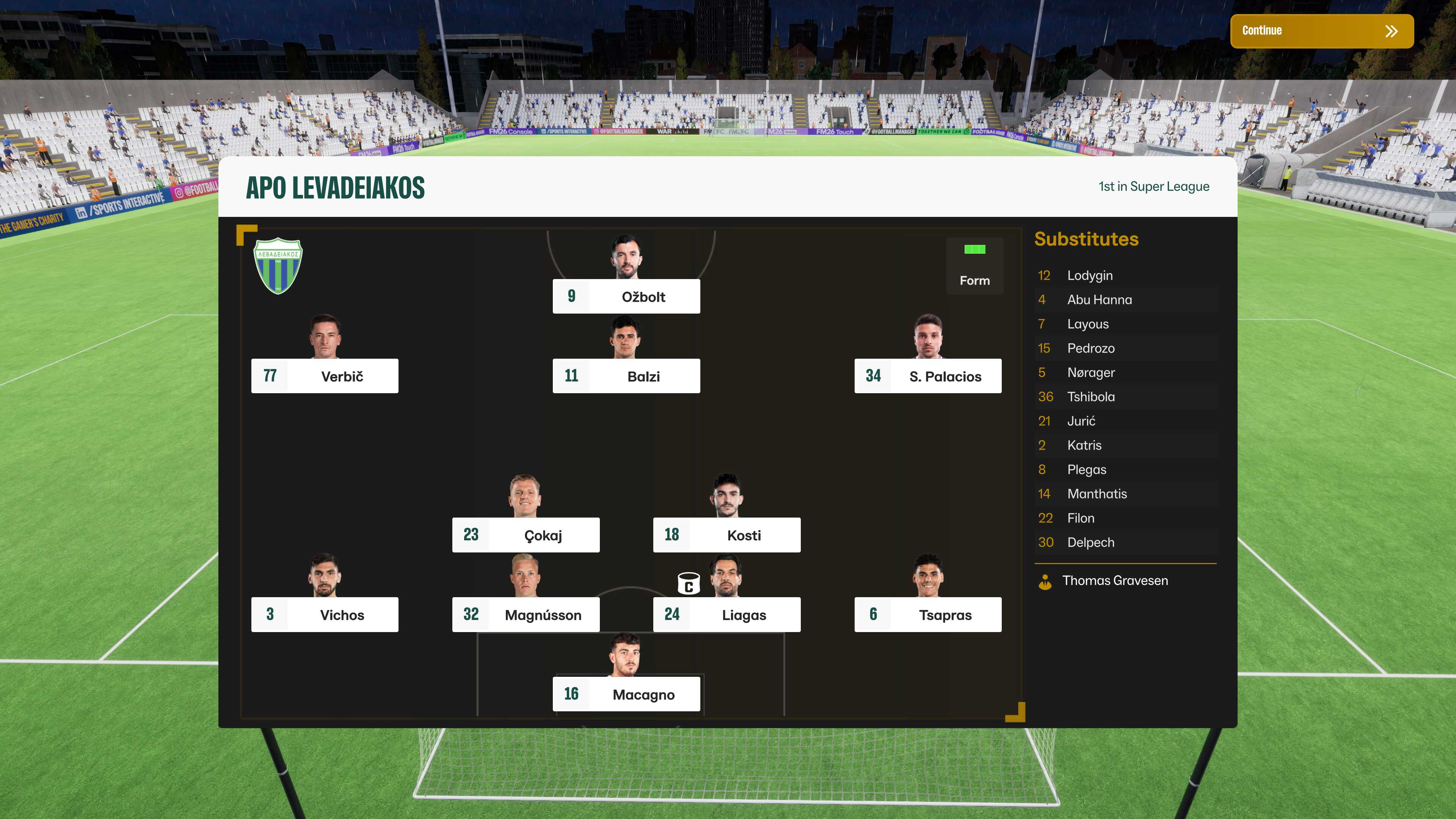This screenshot has width=1456, height=819.
Task: Choose substitute Manthatis
Action: 1097,494
